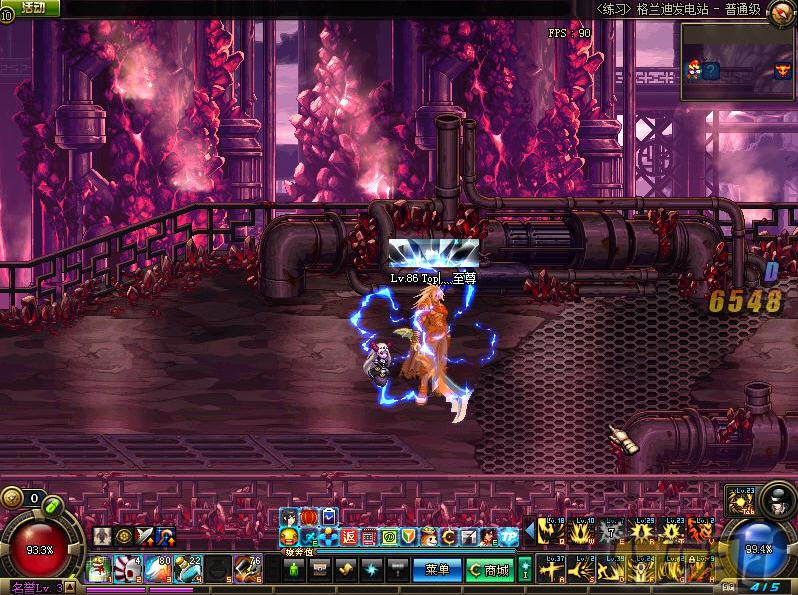Activate the Lv.29 skill on R
Screen dimensions: 798x595
[x=643, y=531]
